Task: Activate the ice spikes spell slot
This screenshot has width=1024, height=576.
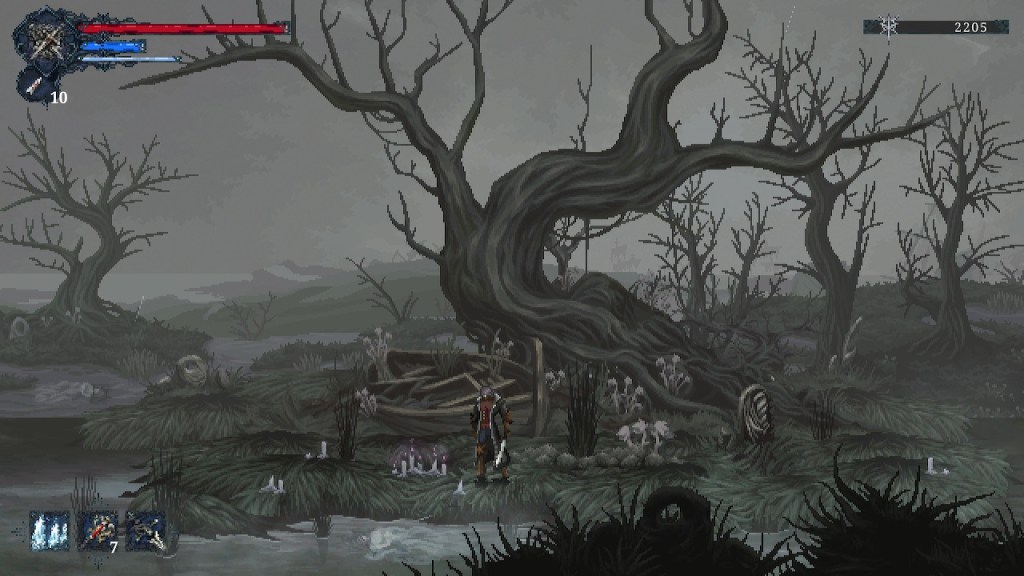Action: [x=49, y=531]
